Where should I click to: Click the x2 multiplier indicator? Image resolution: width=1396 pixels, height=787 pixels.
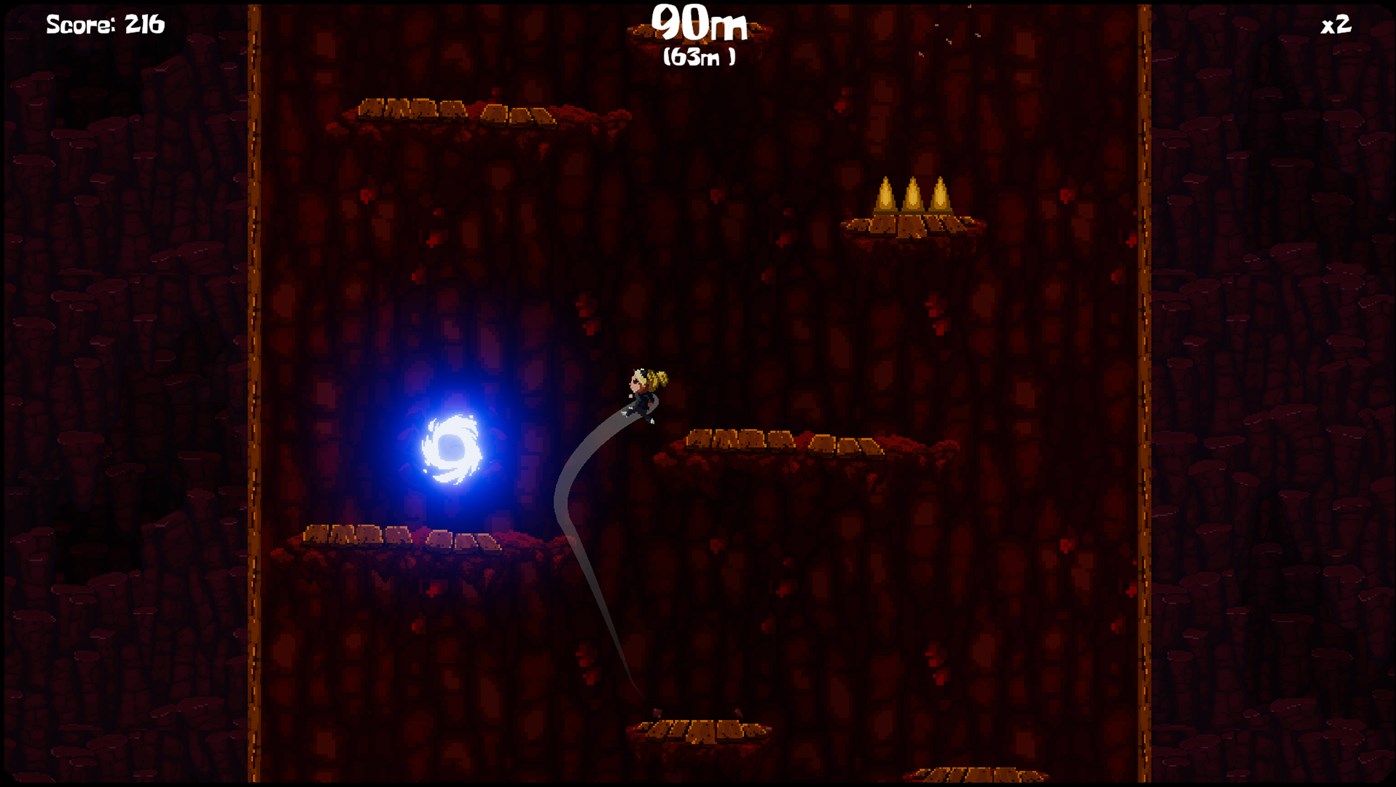point(1335,22)
